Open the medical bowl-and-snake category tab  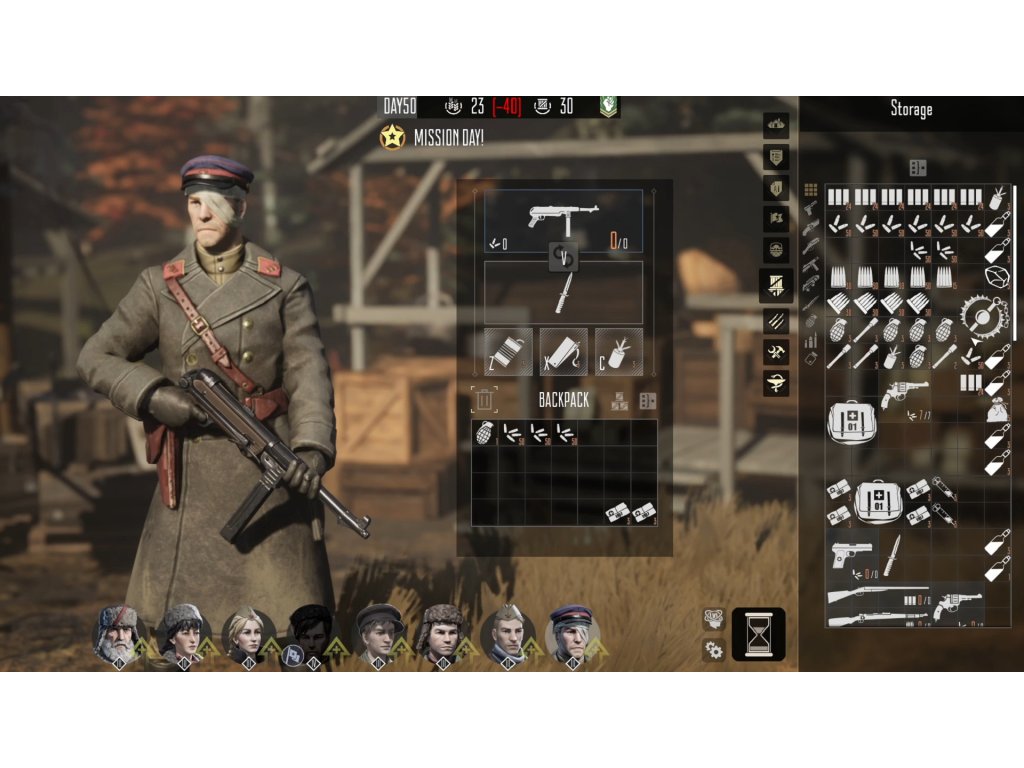(x=777, y=382)
